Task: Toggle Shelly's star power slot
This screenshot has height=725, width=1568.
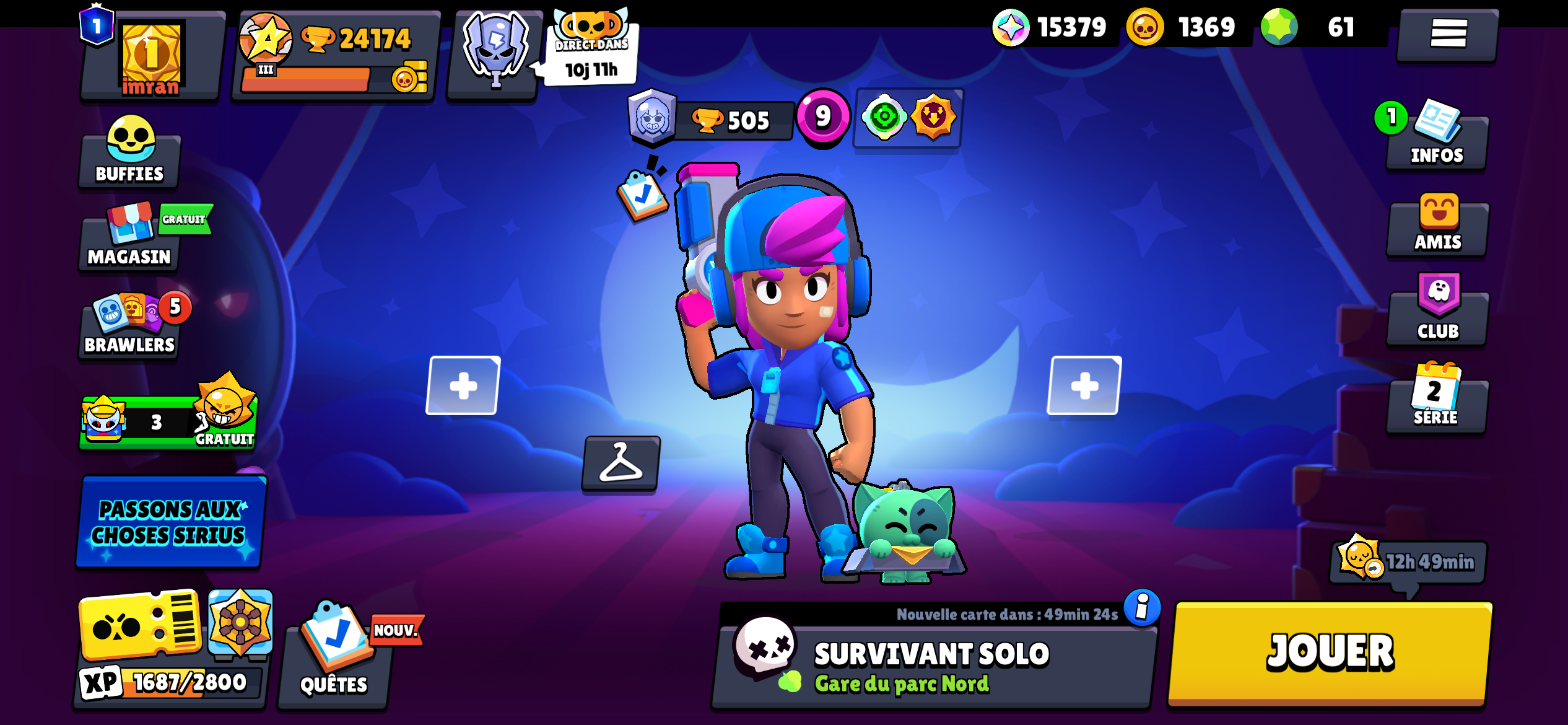Action: pyautogui.click(x=934, y=119)
